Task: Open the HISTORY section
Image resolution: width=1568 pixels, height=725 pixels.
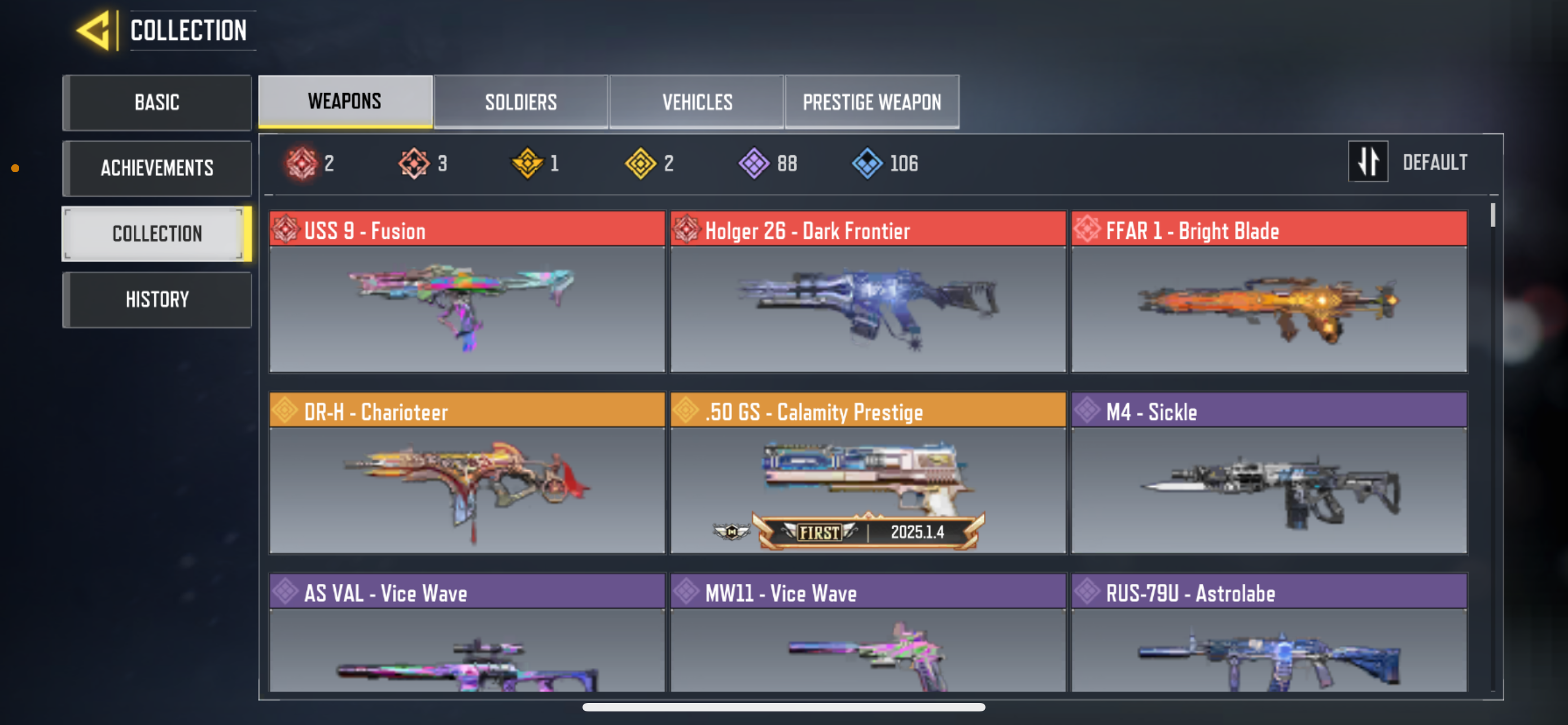Action: pos(156,298)
